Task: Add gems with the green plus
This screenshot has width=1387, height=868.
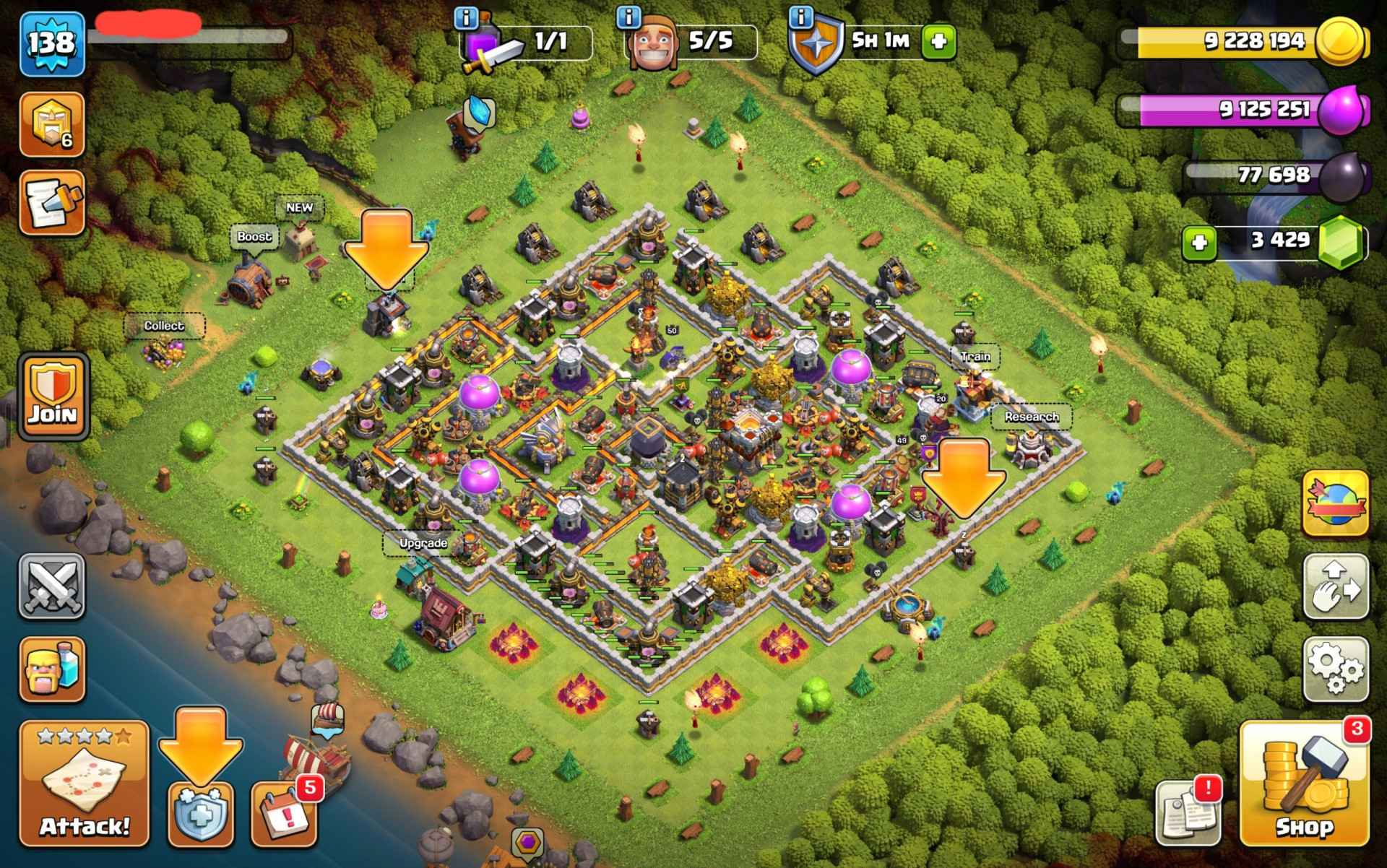Action: 1199,242
